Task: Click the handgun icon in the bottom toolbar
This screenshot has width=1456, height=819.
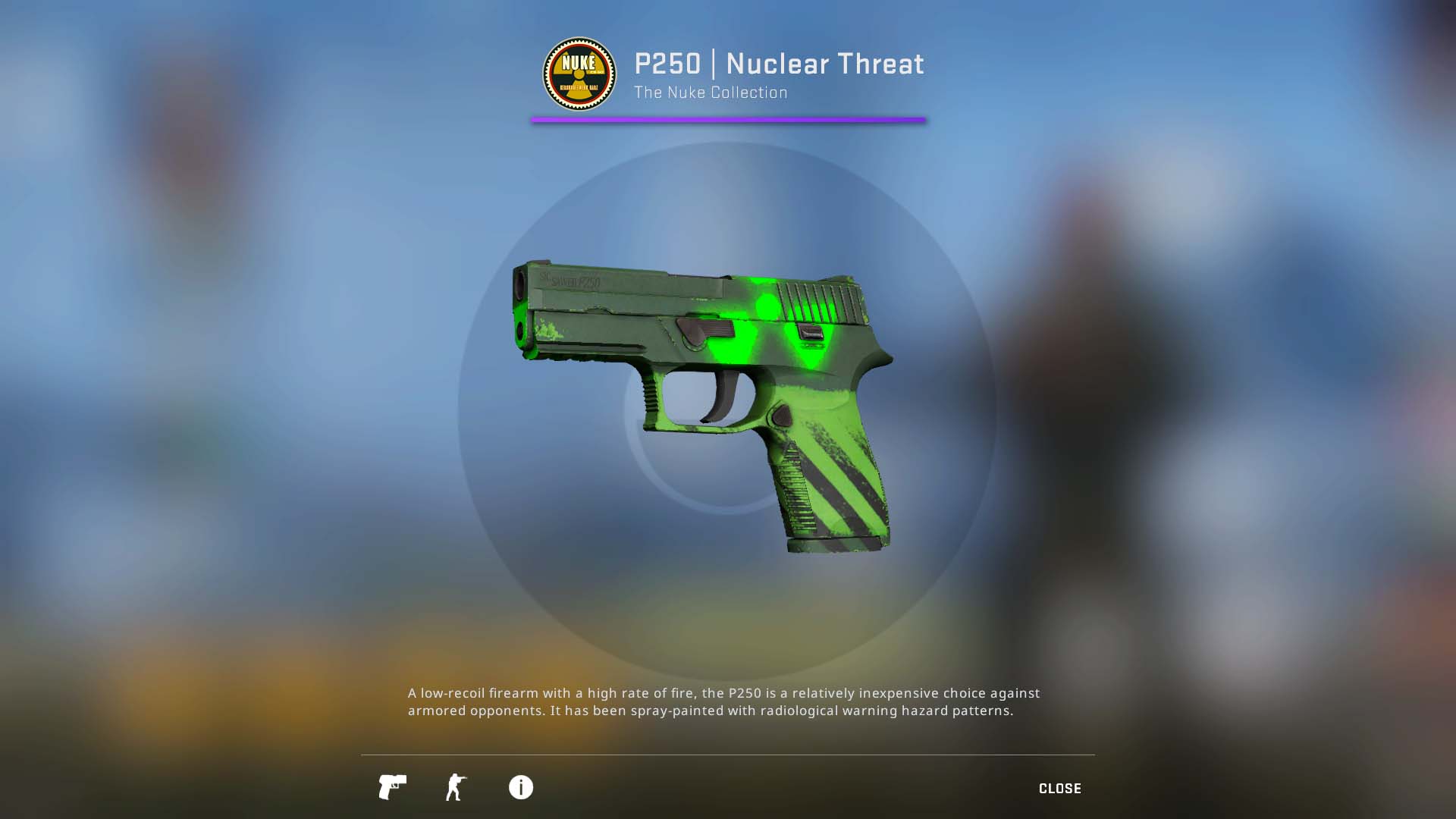Action: pyautogui.click(x=391, y=787)
